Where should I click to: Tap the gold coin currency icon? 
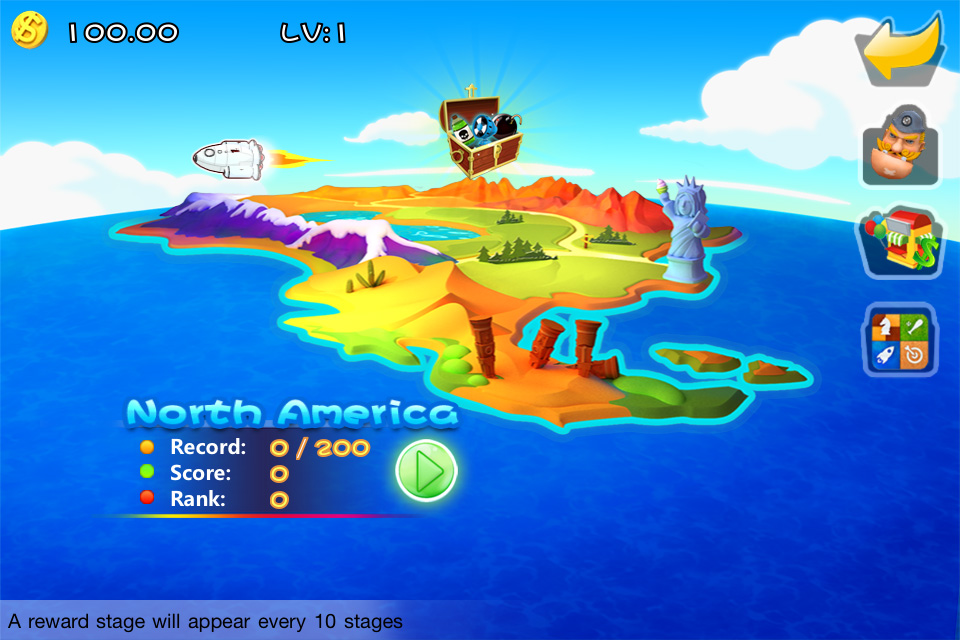[29, 31]
